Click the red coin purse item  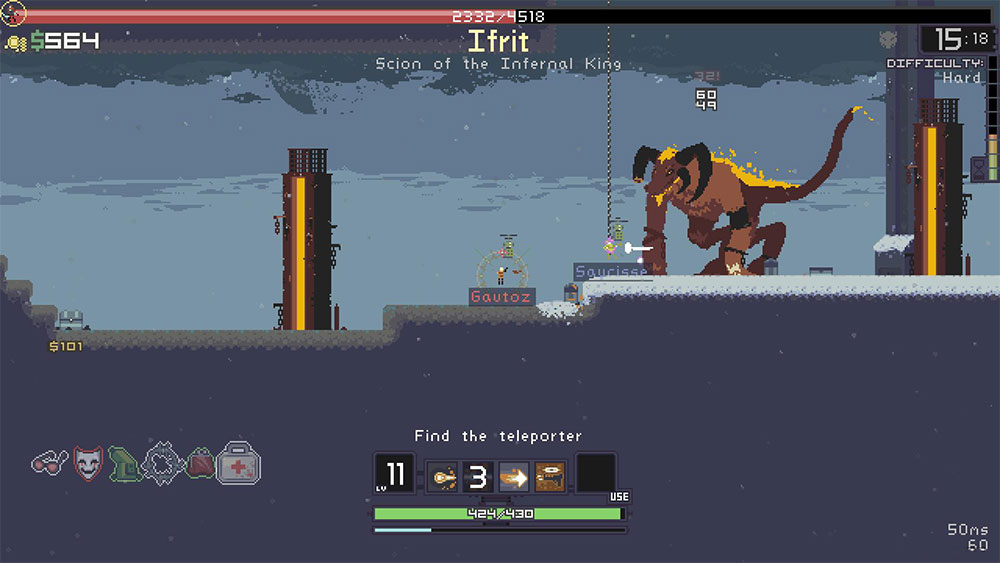200,463
